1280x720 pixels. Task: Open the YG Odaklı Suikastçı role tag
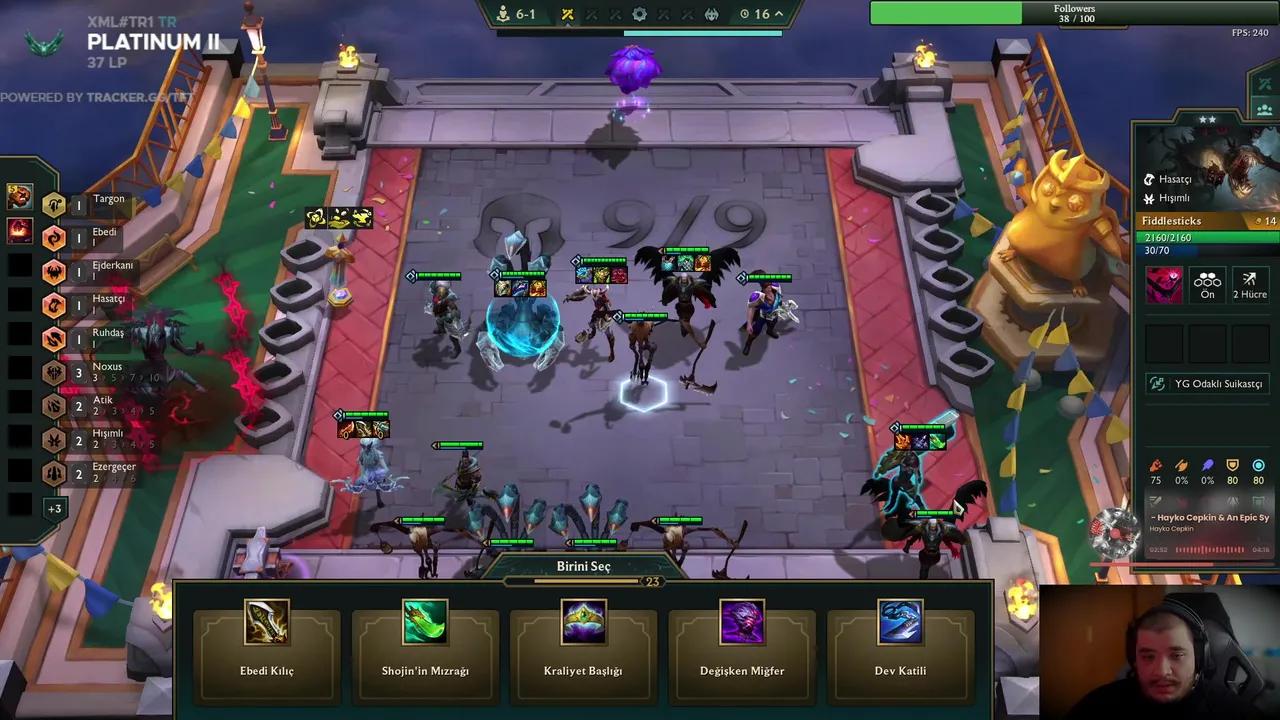pyautogui.click(x=1208, y=383)
